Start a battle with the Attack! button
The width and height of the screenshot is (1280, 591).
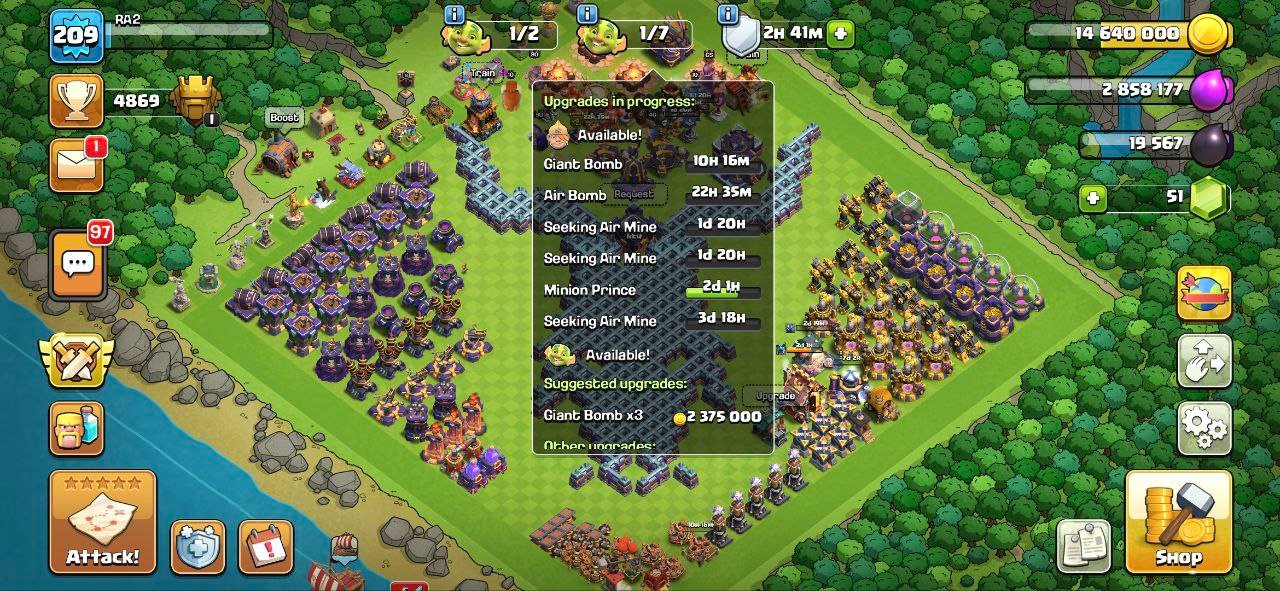click(102, 522)
